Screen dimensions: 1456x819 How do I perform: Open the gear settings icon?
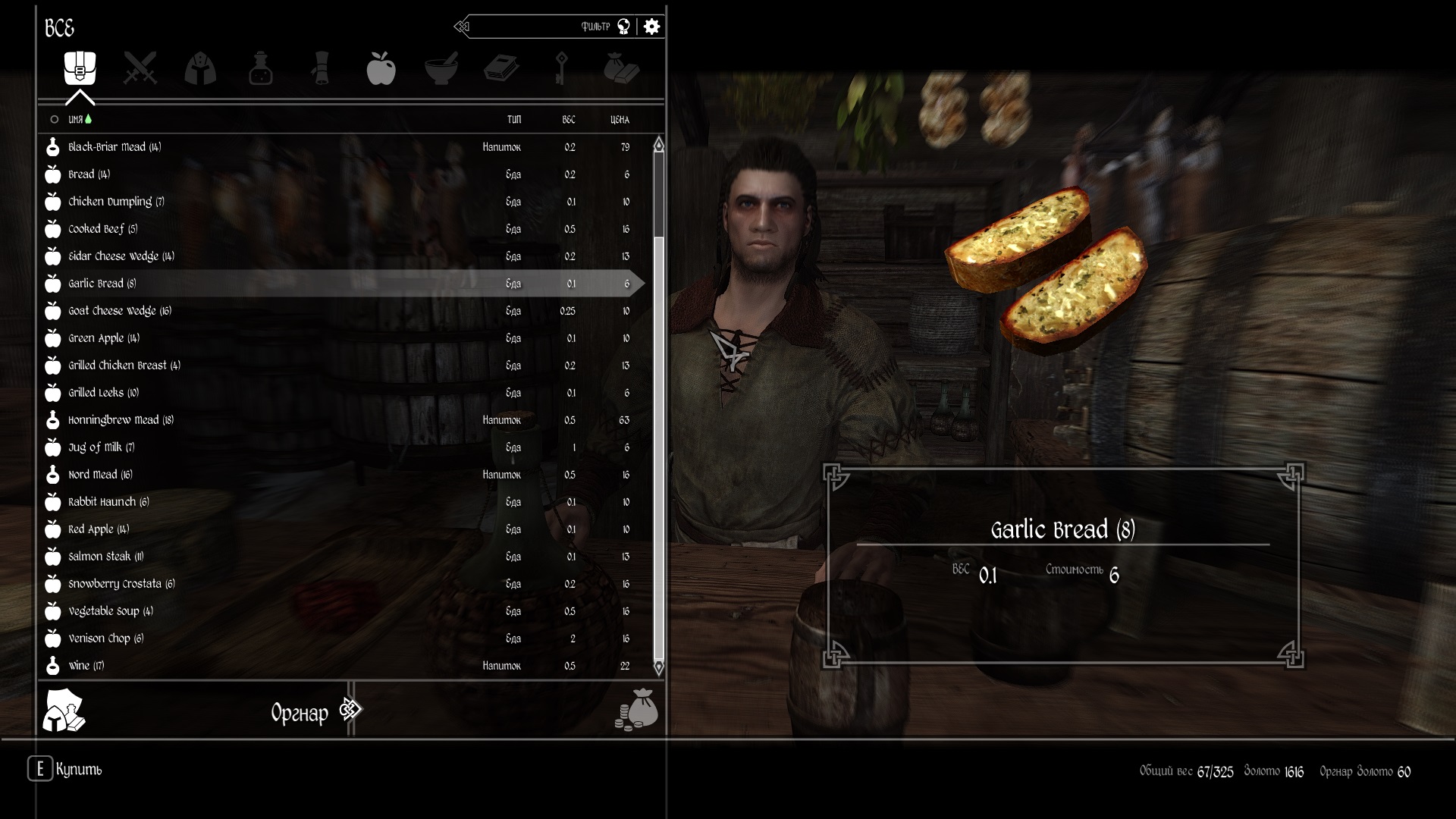651,27
